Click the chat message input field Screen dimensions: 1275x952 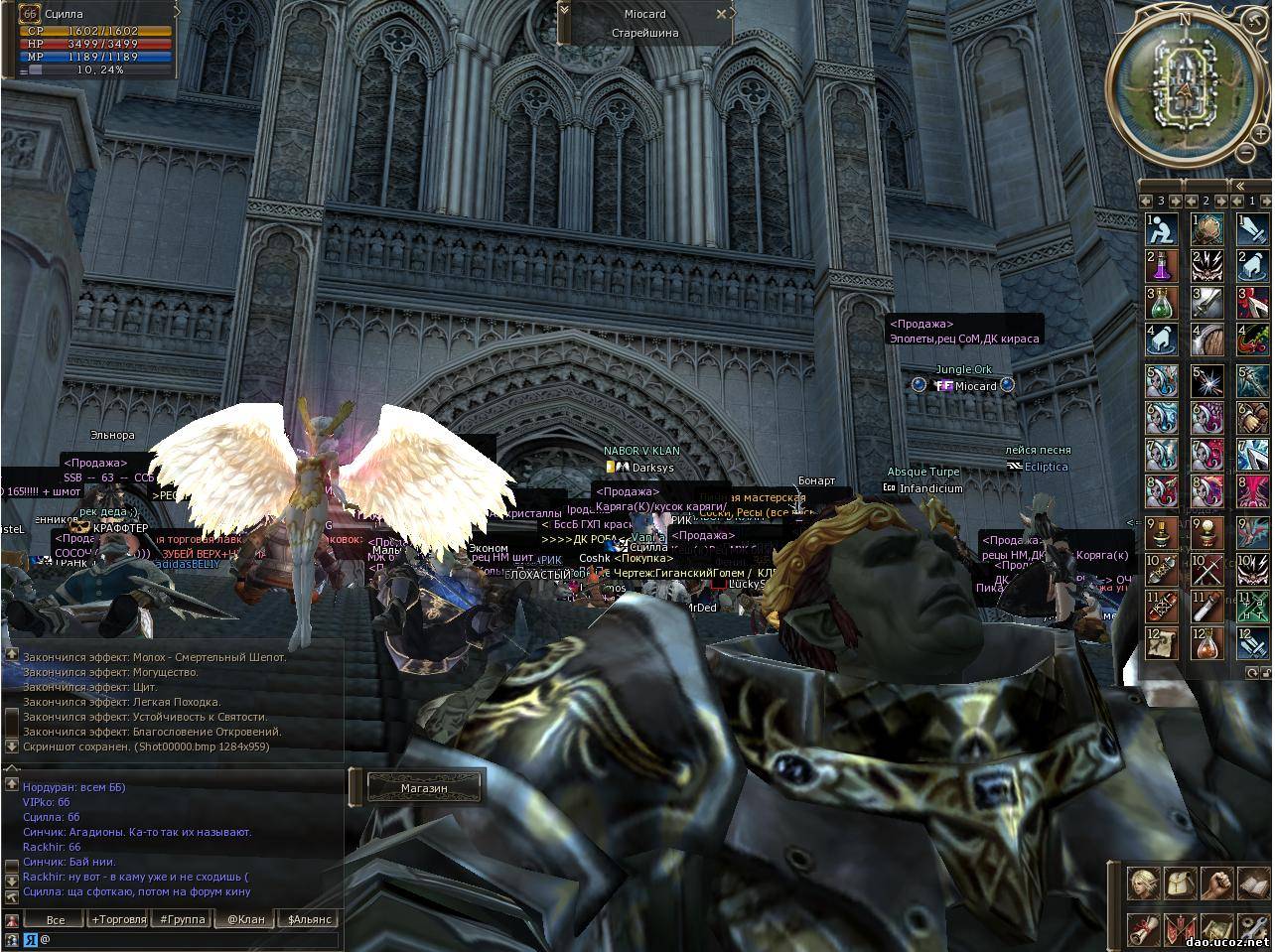tap(189, 939)
